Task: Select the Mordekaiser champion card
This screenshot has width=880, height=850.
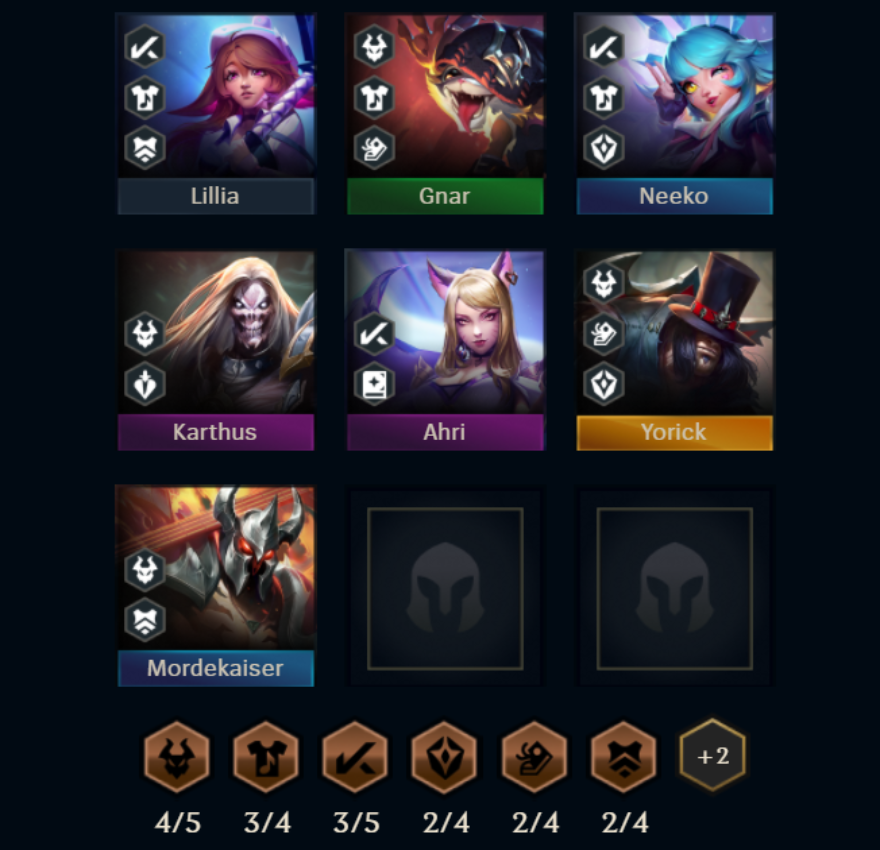Action: coord(216,585)
